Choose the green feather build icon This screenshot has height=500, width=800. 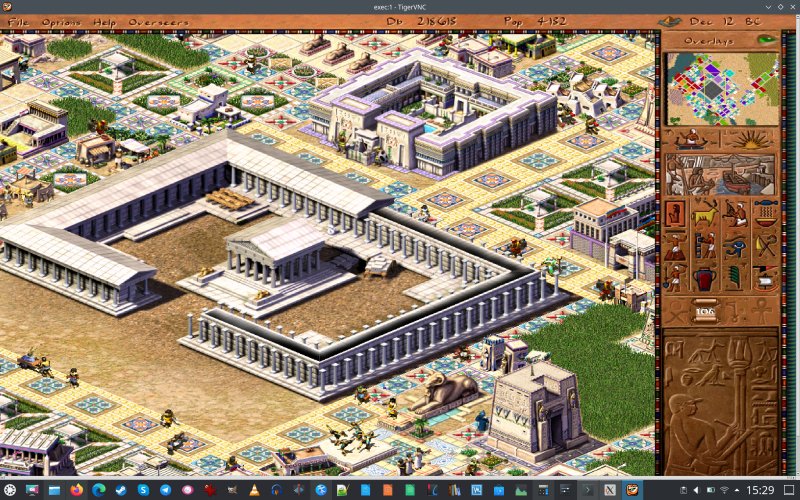(736, 277)
